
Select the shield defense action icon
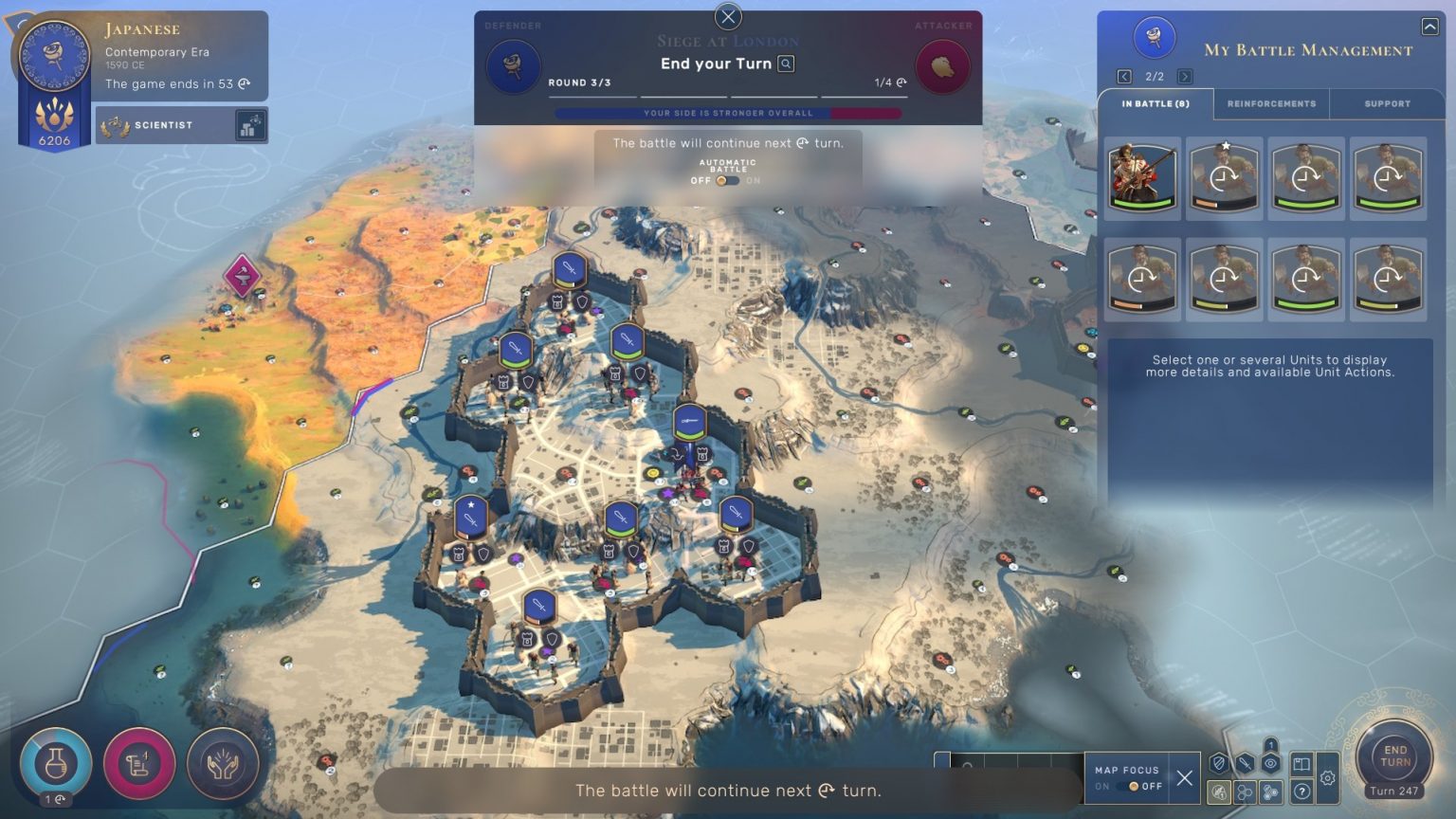tap(1218, 762)
